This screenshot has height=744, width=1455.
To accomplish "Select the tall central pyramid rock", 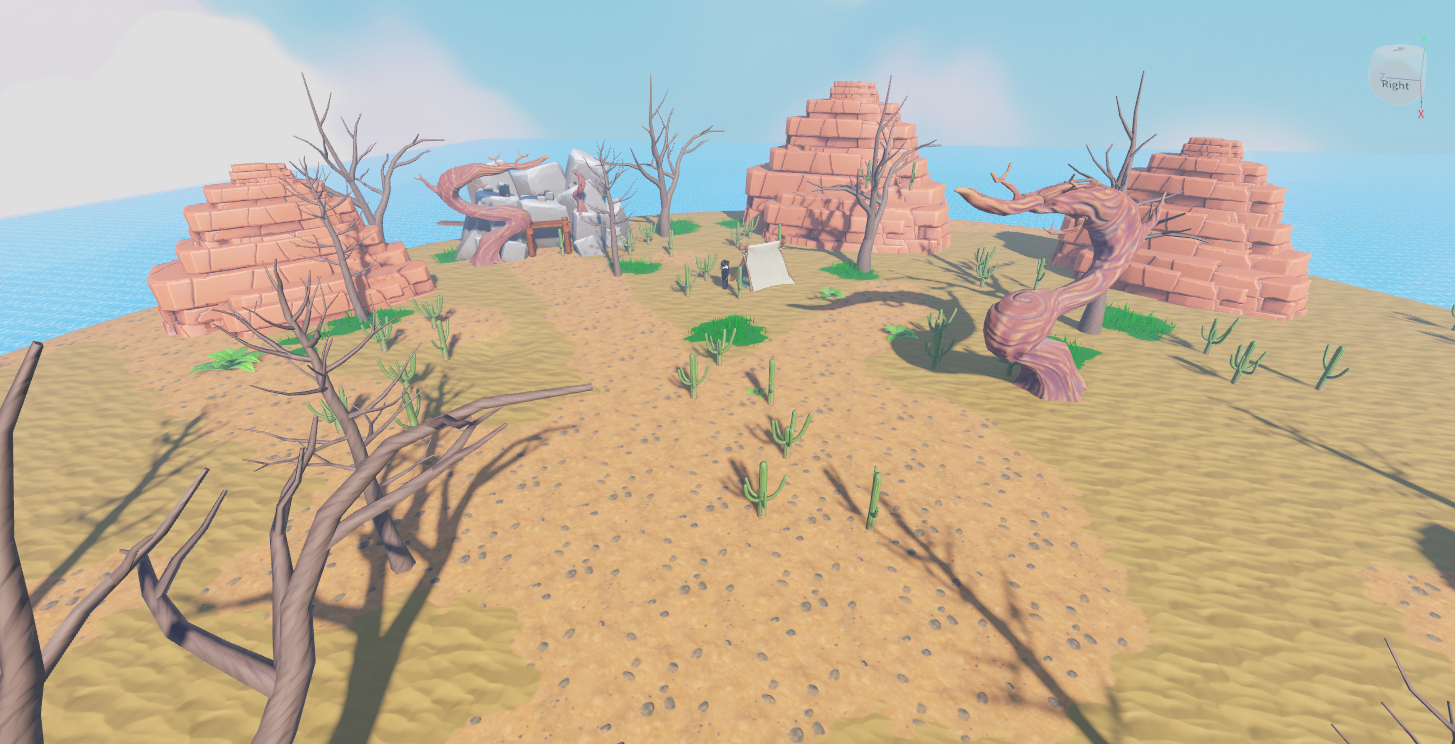I will 835,170.
